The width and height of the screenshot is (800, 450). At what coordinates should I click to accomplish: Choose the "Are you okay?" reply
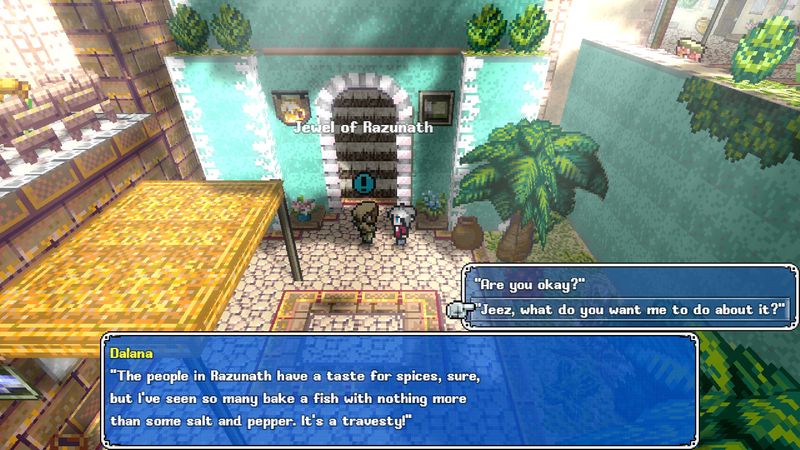coord(528,284)
